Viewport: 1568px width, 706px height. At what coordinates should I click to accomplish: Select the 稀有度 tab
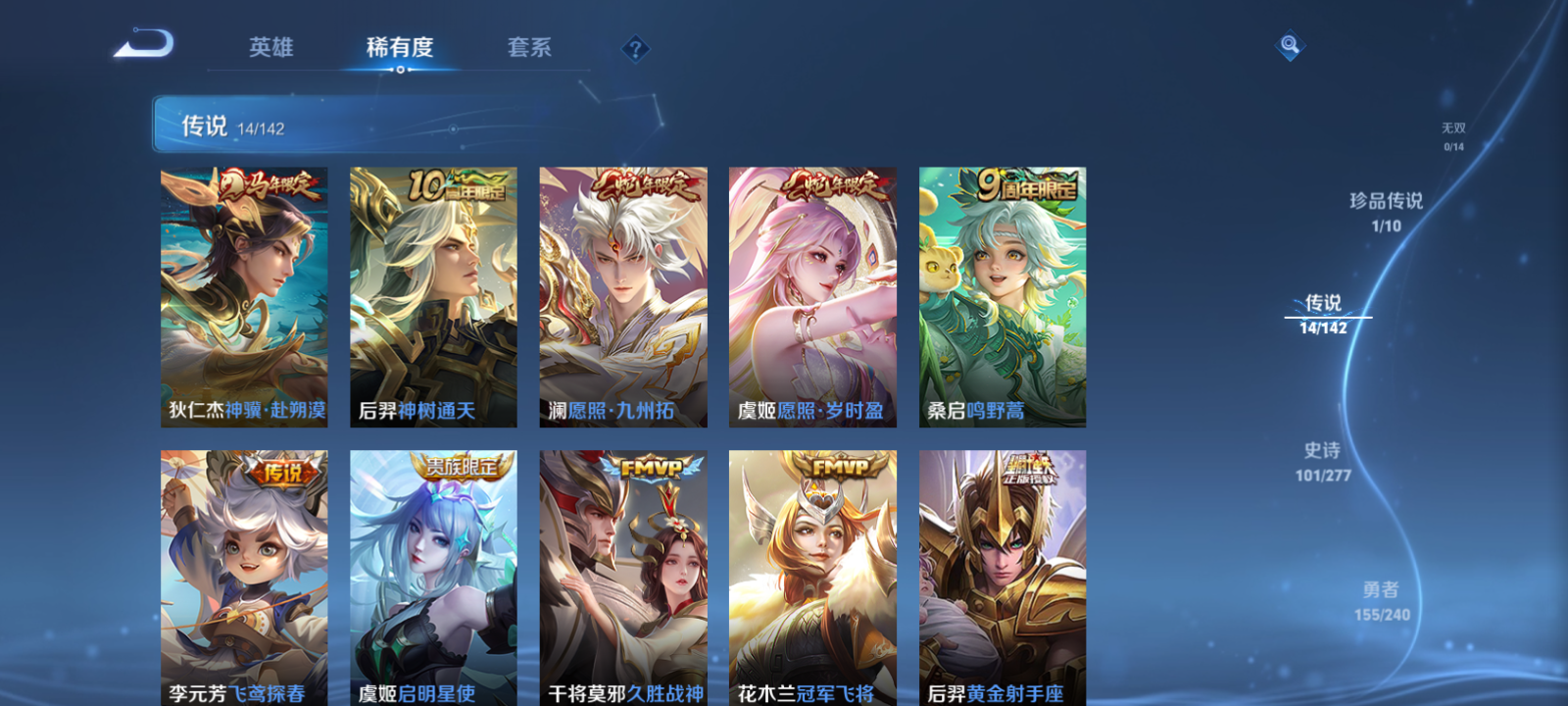[399, 47]
